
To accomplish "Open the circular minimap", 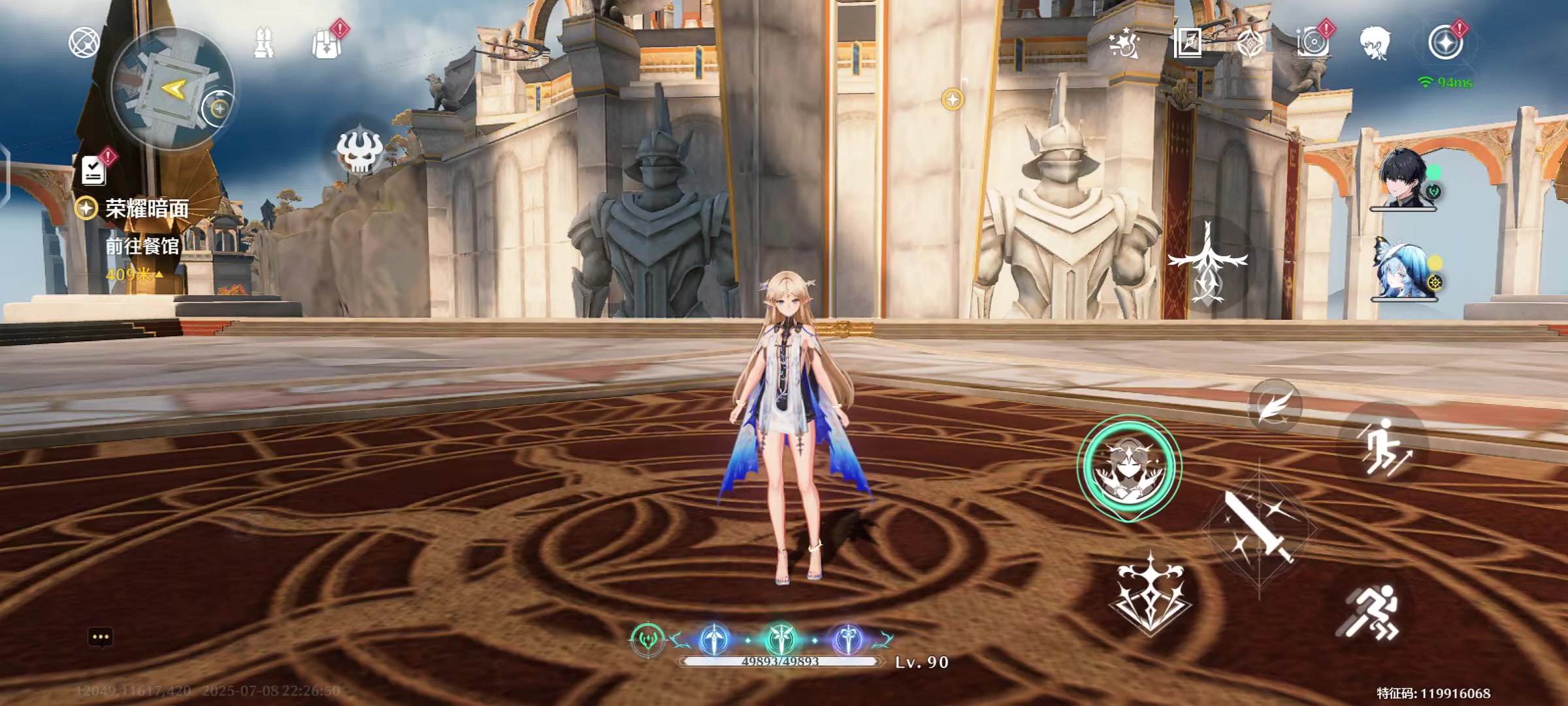I will 172,89.
